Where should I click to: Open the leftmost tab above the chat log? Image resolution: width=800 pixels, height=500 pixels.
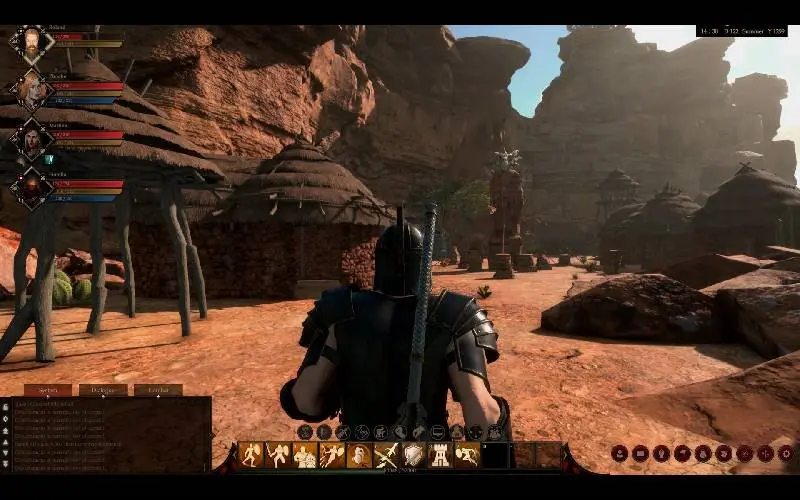[x=48, y=390]
